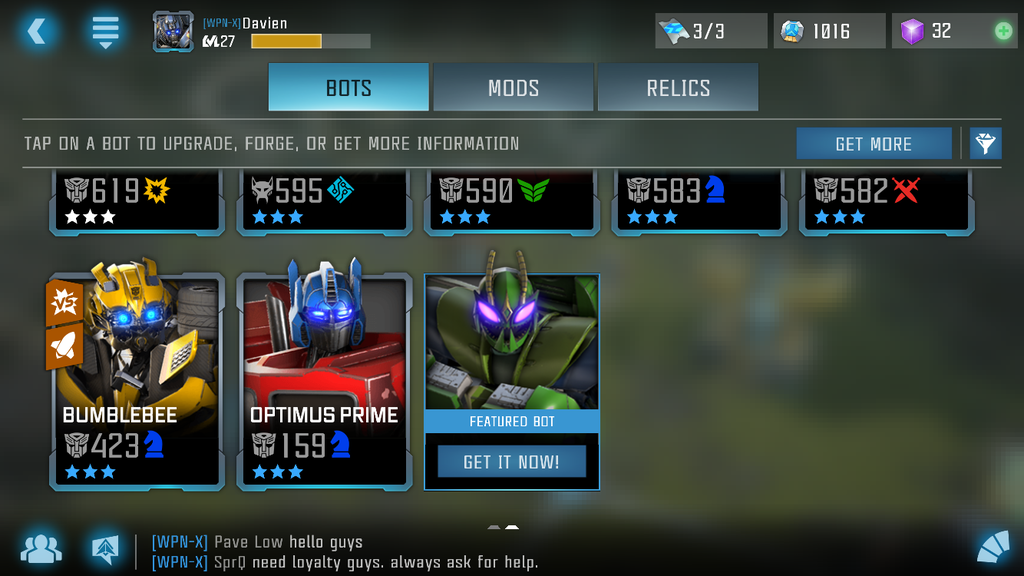Screen dimensions: 1024x576
Task: Choose the Optimus Prime bot card
Action: point(324,380)
